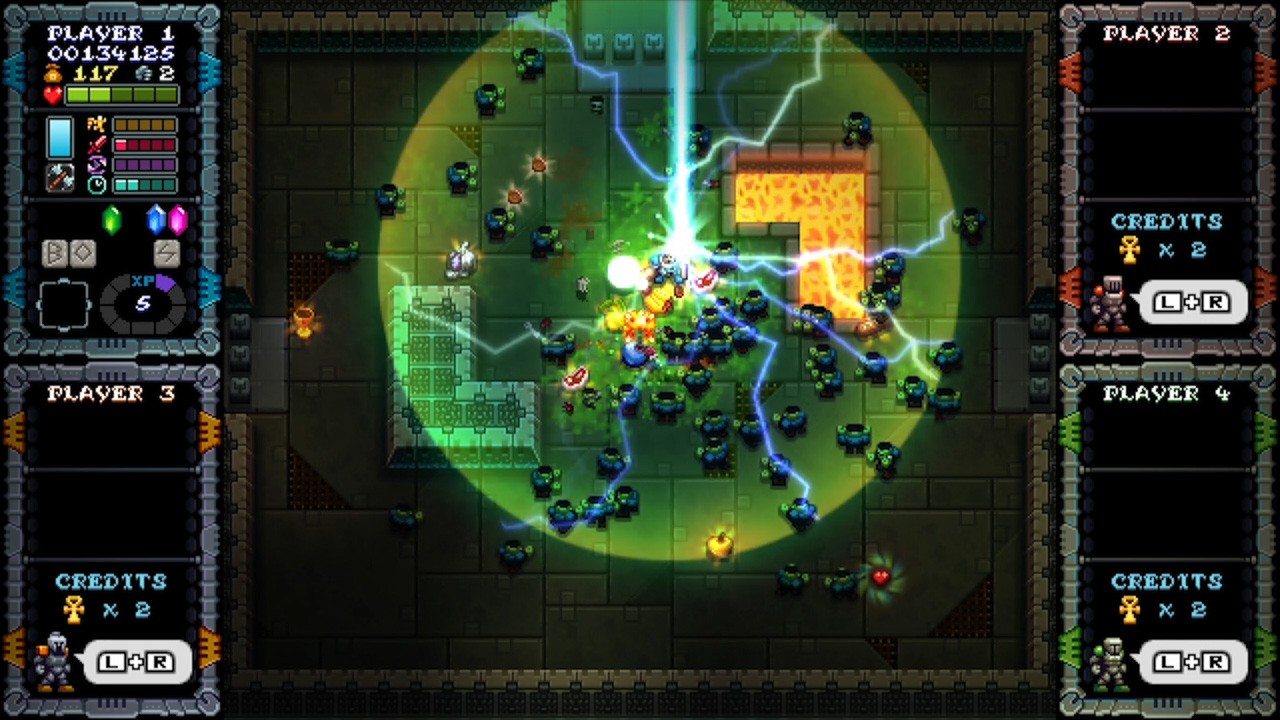Select the purple boomerang stat icon

(97, 163)
